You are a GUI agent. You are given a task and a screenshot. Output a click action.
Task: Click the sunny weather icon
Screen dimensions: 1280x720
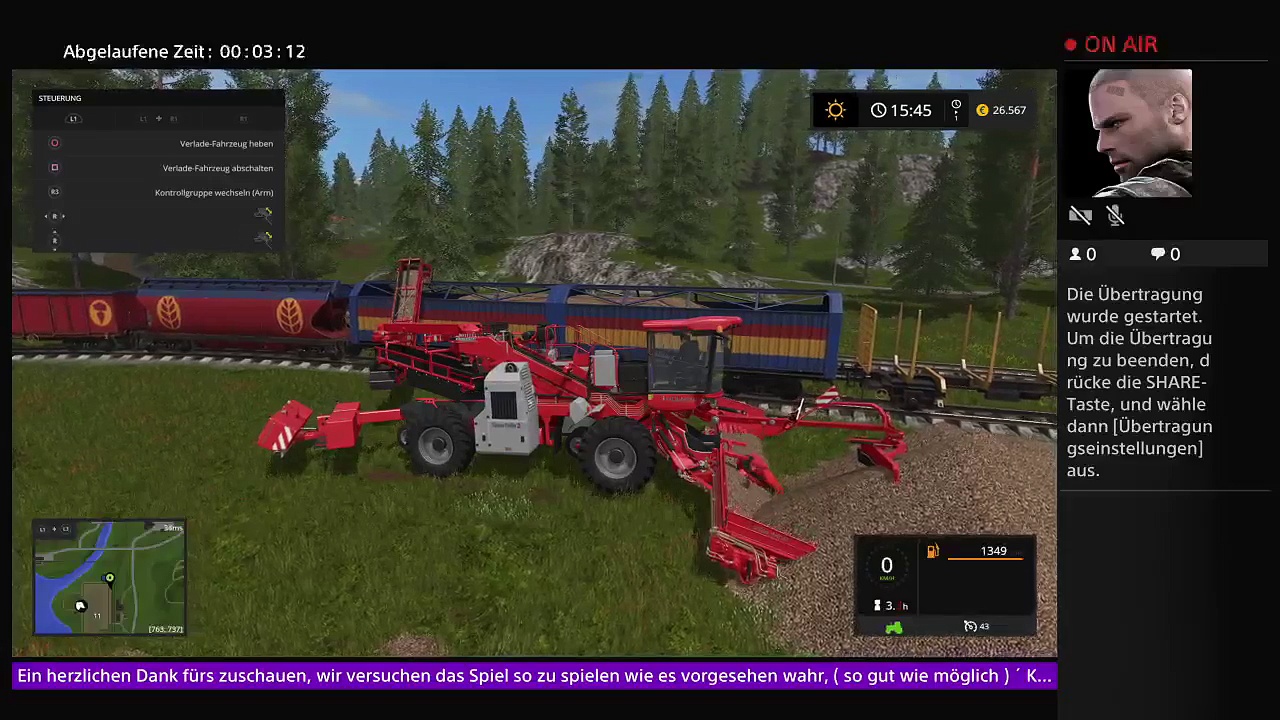(x=835, y=110)
